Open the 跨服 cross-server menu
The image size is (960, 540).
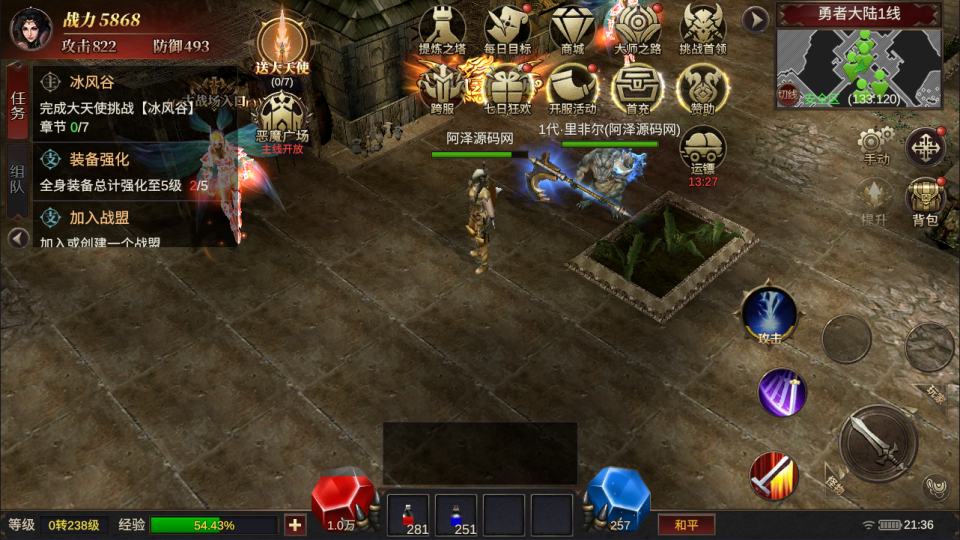click(442, 87)
